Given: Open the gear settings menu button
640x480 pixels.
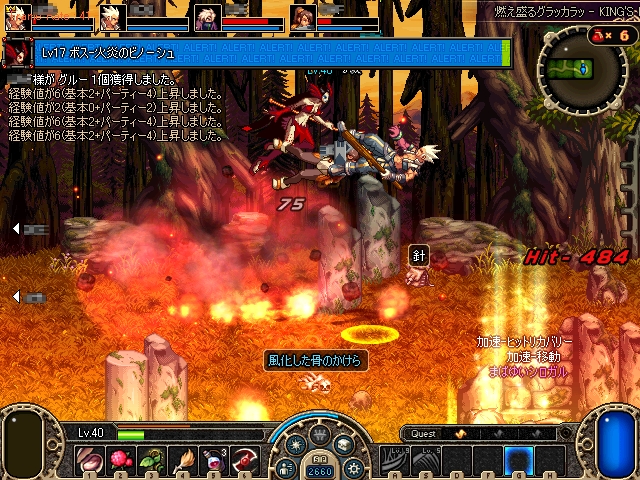Looking at the screenshot, I should [x=352, y=467].
